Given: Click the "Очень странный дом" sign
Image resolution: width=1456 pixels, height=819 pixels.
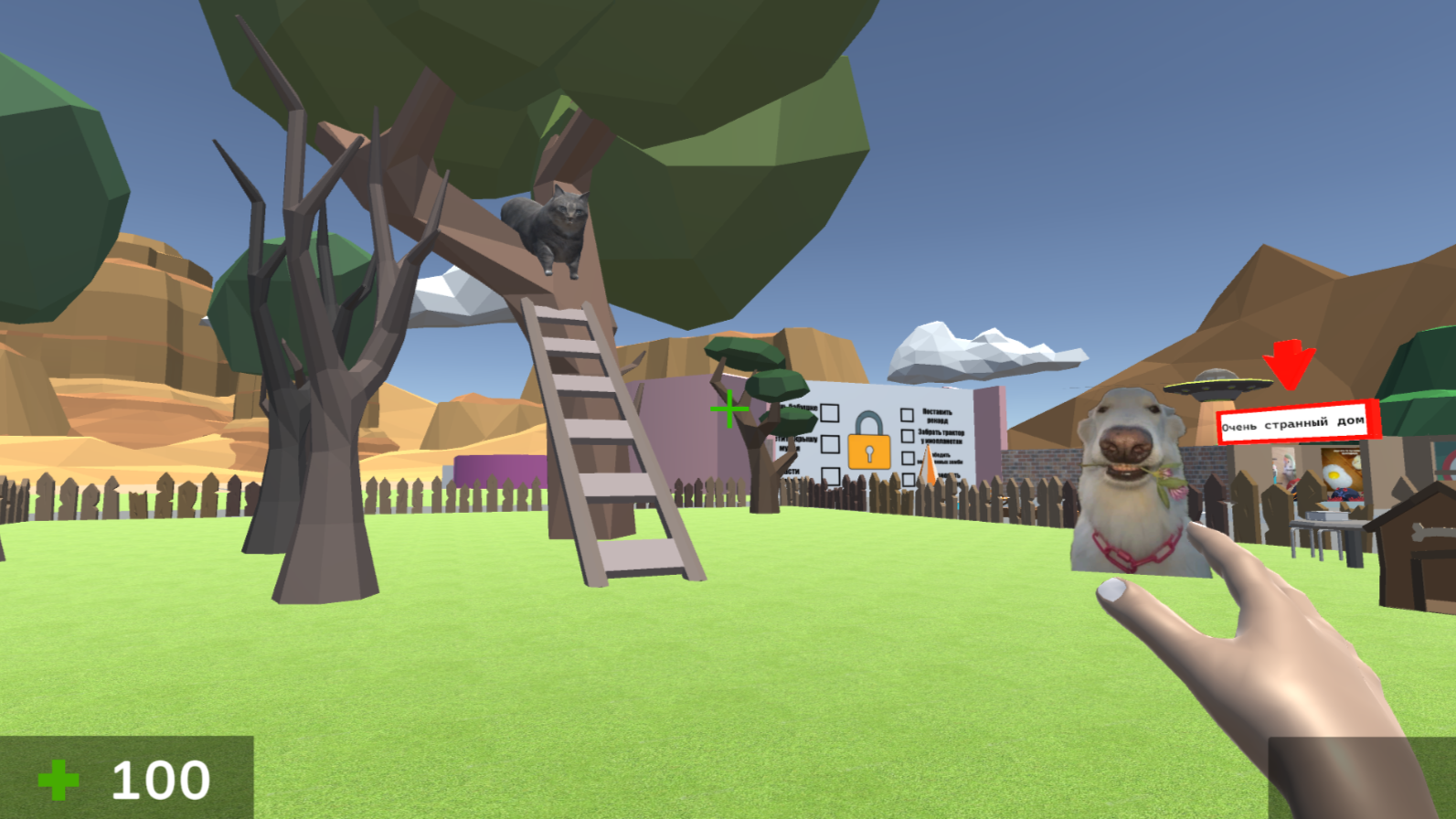Looking at the screenshot, I should [x=1295, y=422].
